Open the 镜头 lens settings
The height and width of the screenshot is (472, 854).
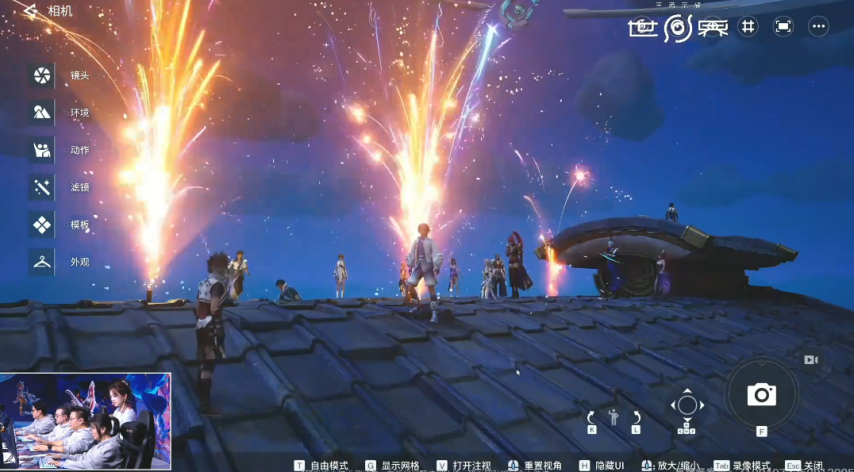(42, 75)
